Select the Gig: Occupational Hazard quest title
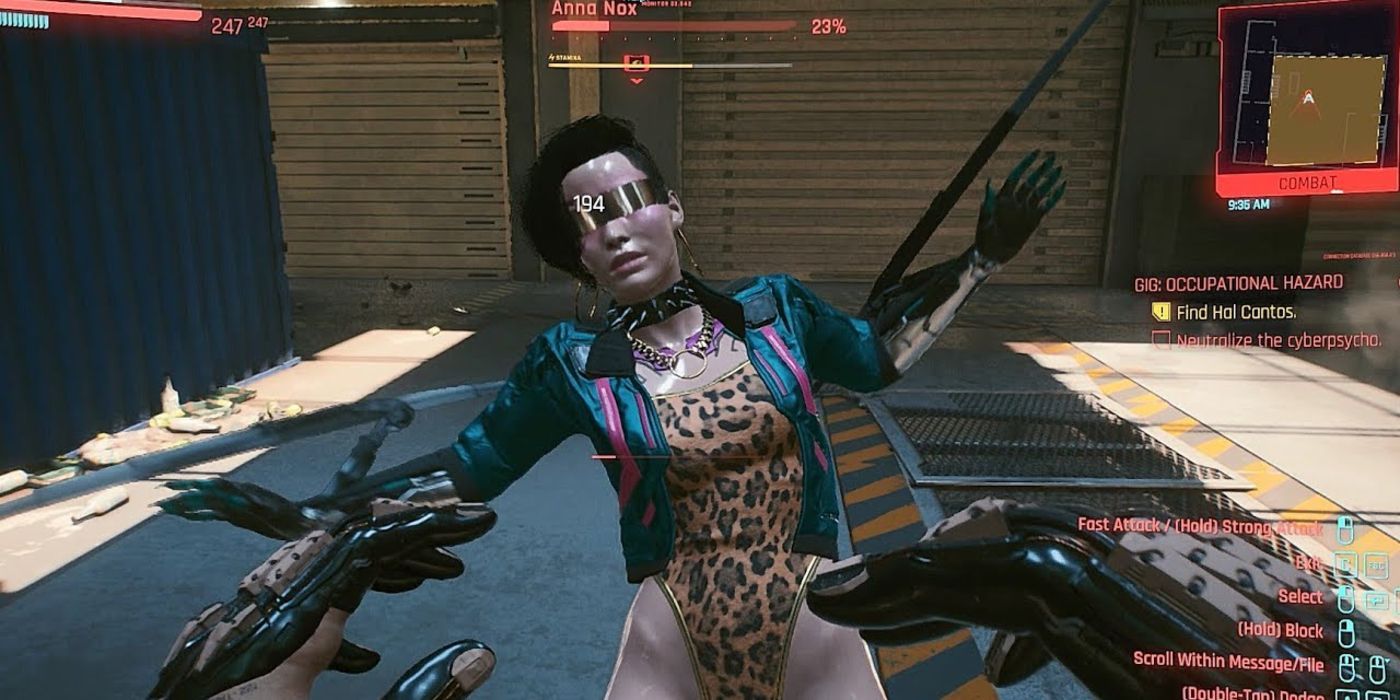 click(x=1238, y=283)
